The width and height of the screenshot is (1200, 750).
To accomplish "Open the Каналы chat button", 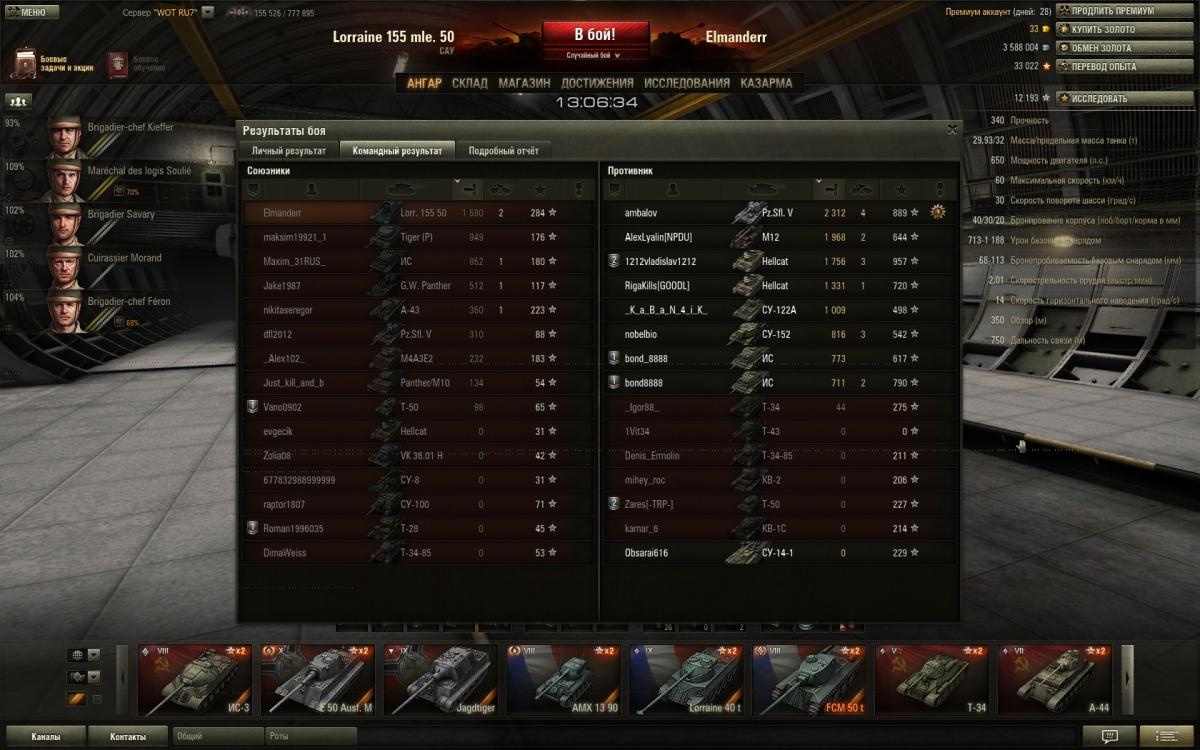I will coord(45,737).
